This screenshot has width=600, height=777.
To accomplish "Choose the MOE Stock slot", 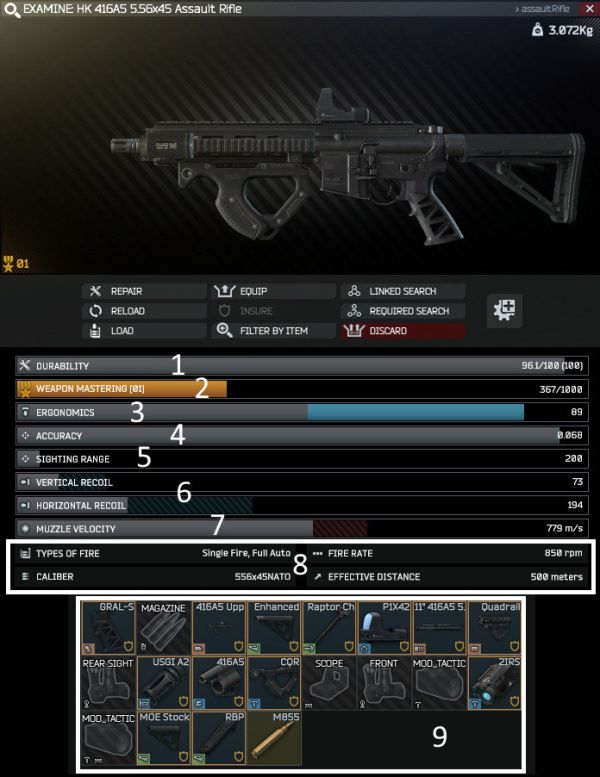I will click(x=162, y=736).
